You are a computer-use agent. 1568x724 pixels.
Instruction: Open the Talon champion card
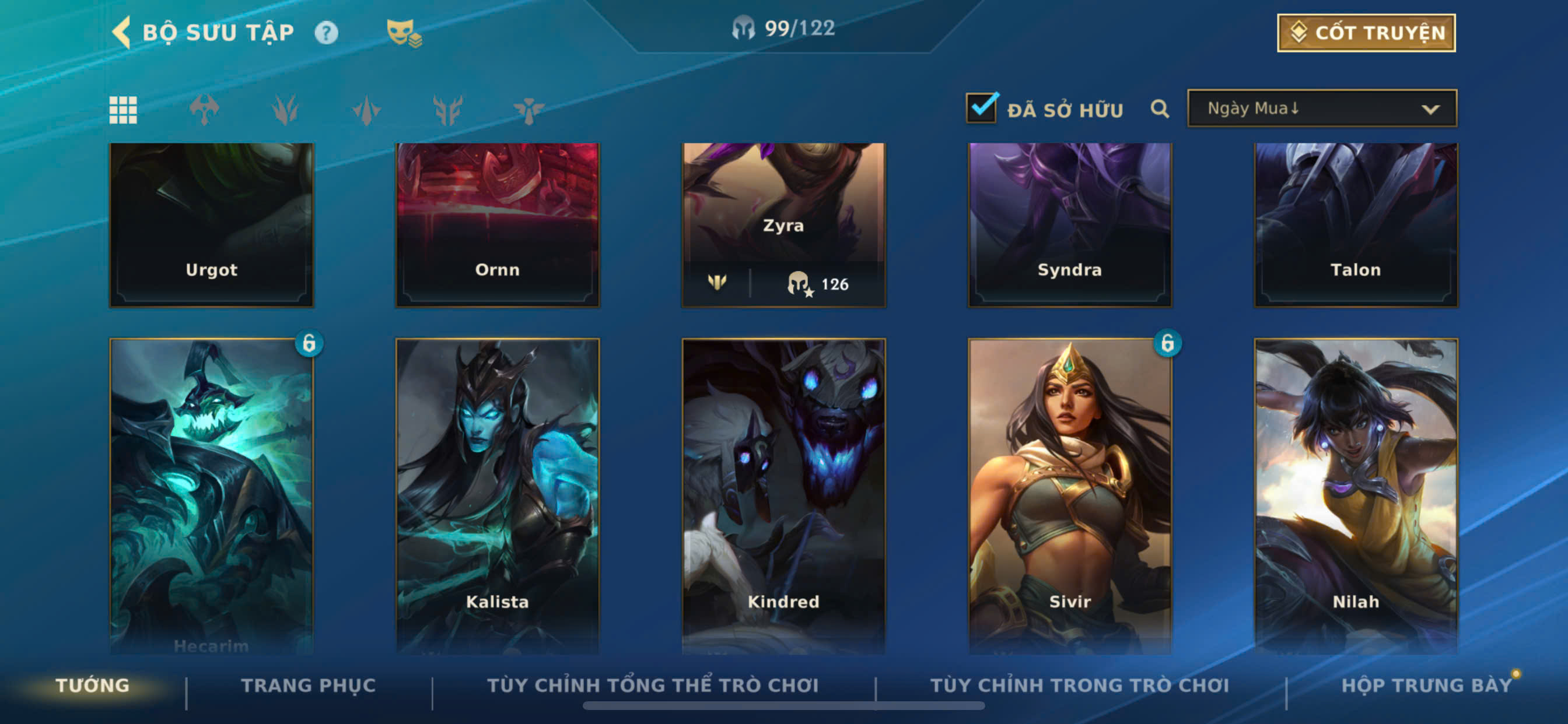point(1356,224)
